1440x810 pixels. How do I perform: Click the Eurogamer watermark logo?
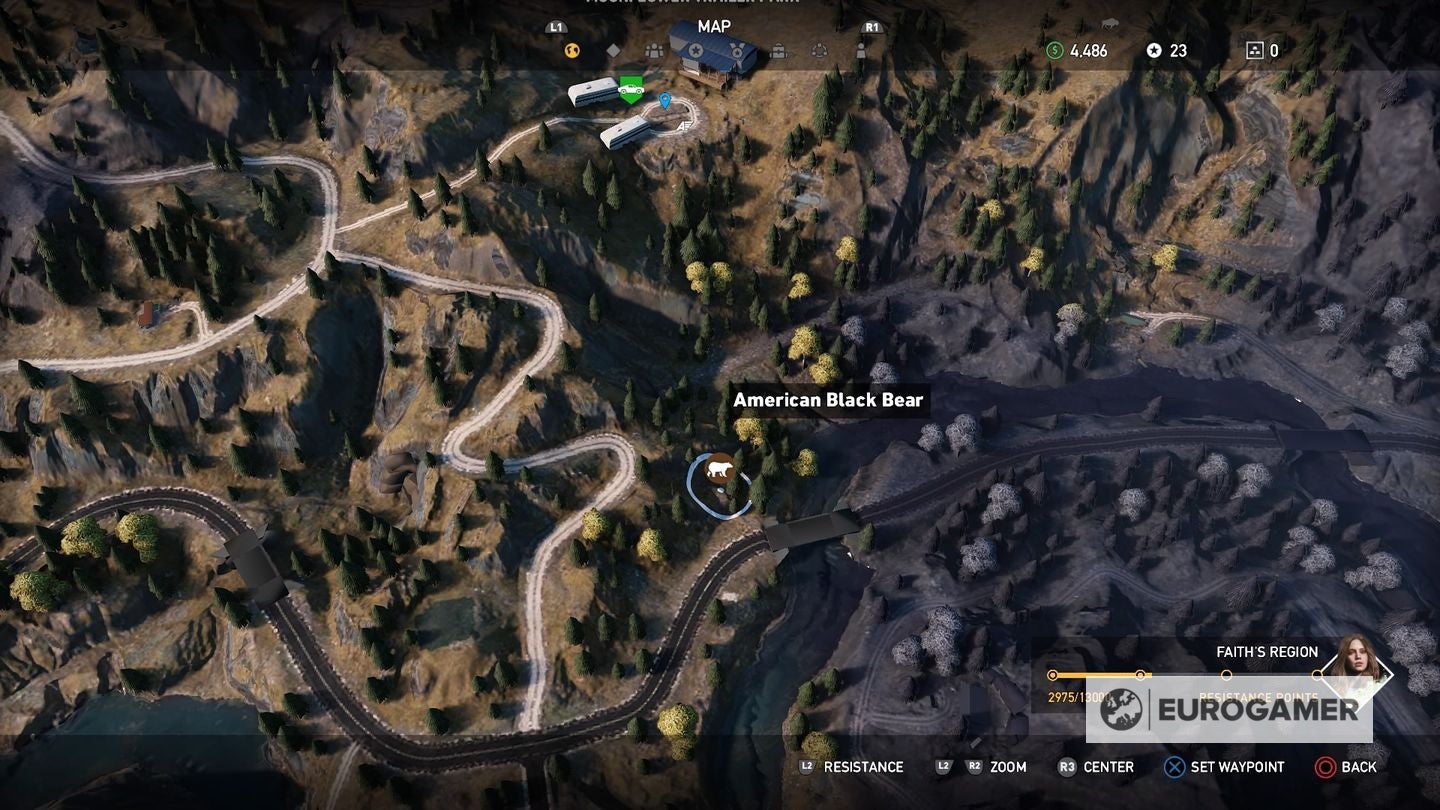pos(1229,709)
